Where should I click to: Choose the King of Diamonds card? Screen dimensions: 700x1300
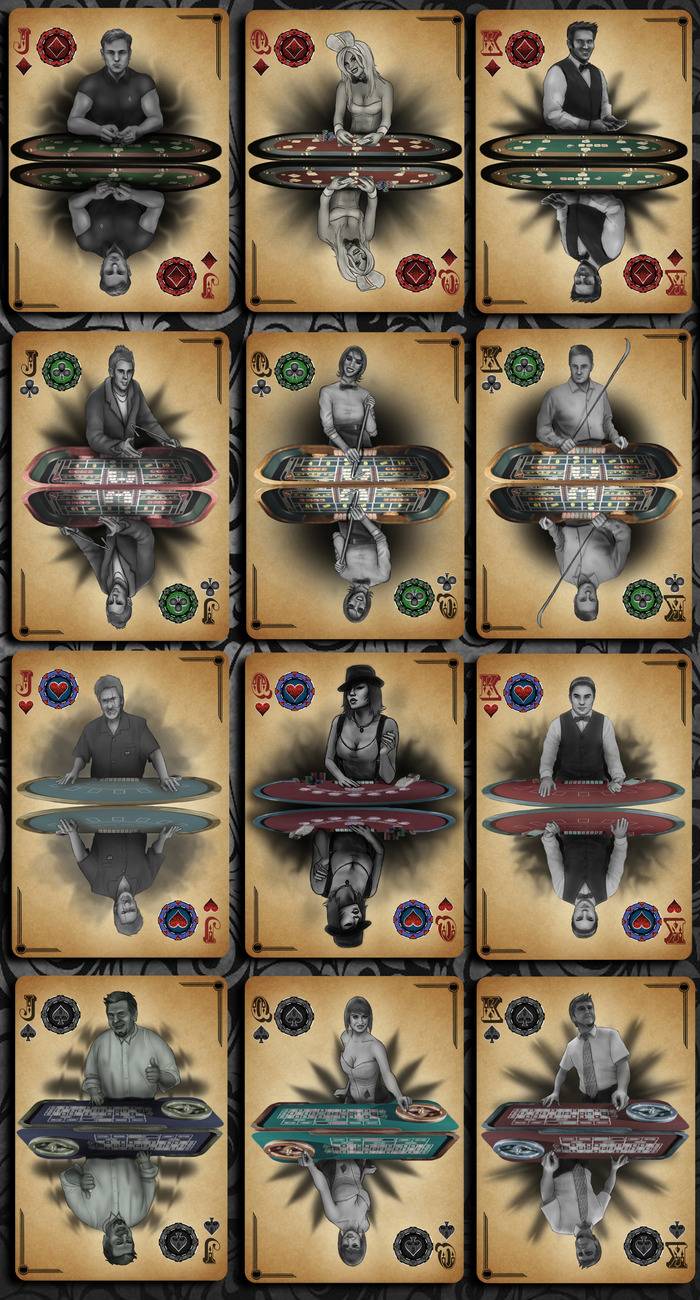click(585, 160)
